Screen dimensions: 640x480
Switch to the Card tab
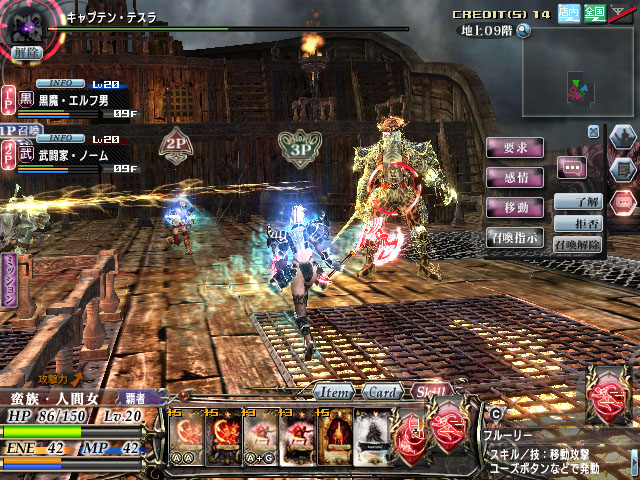click(382, 391)
